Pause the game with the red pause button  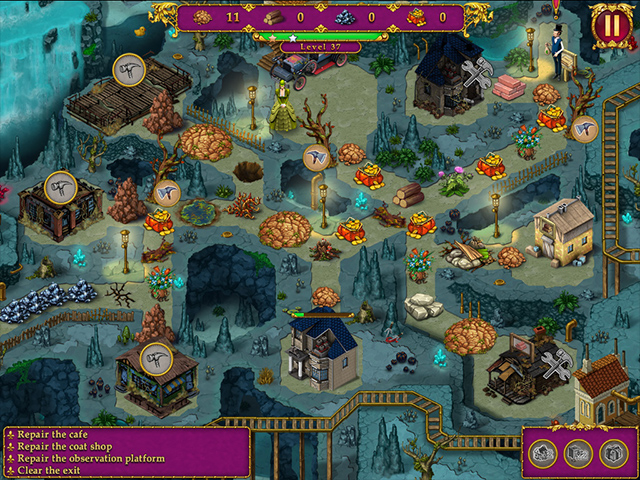(x=609, y=26)
